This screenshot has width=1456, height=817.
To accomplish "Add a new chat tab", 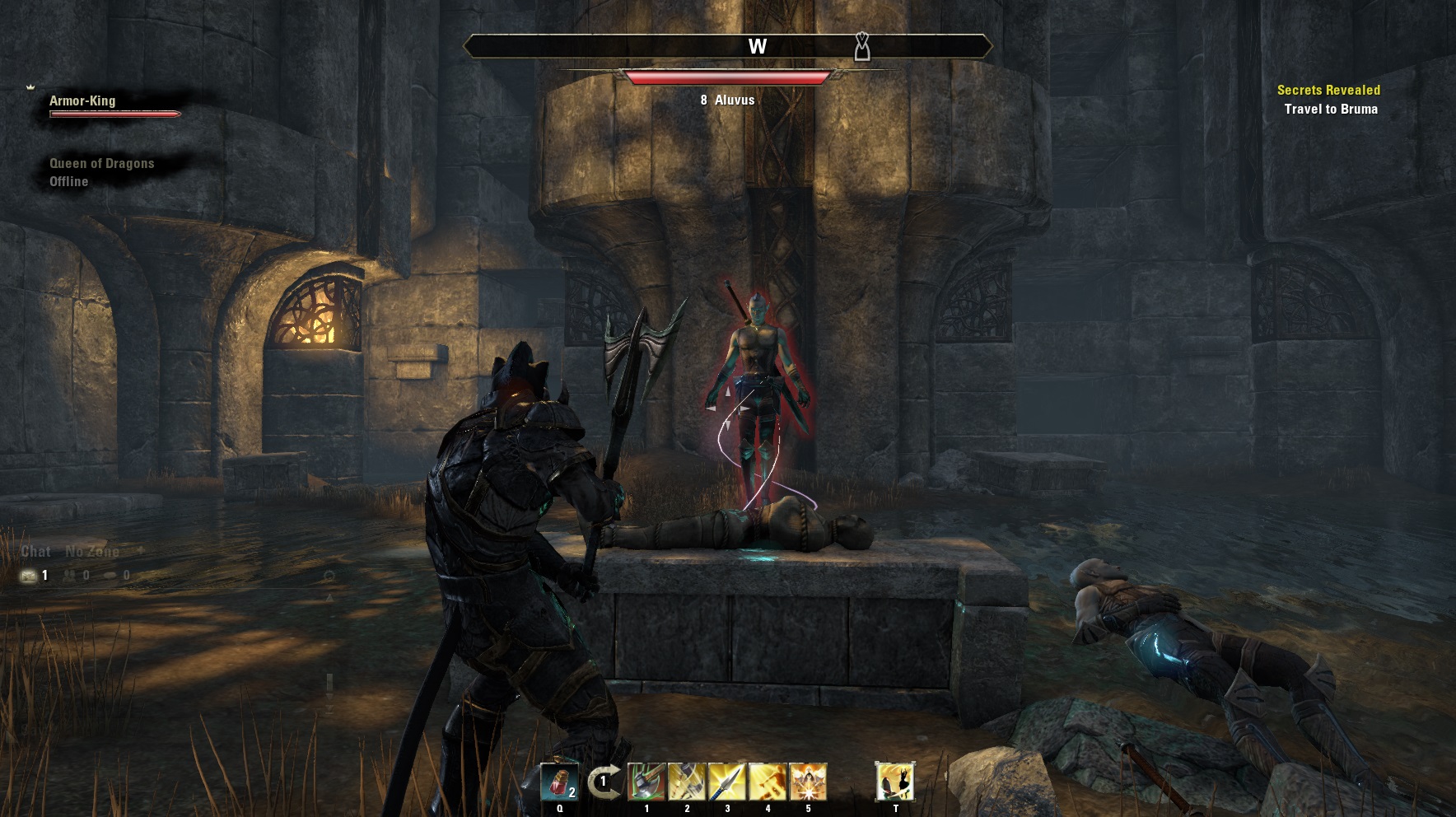I will coord(140,549).
